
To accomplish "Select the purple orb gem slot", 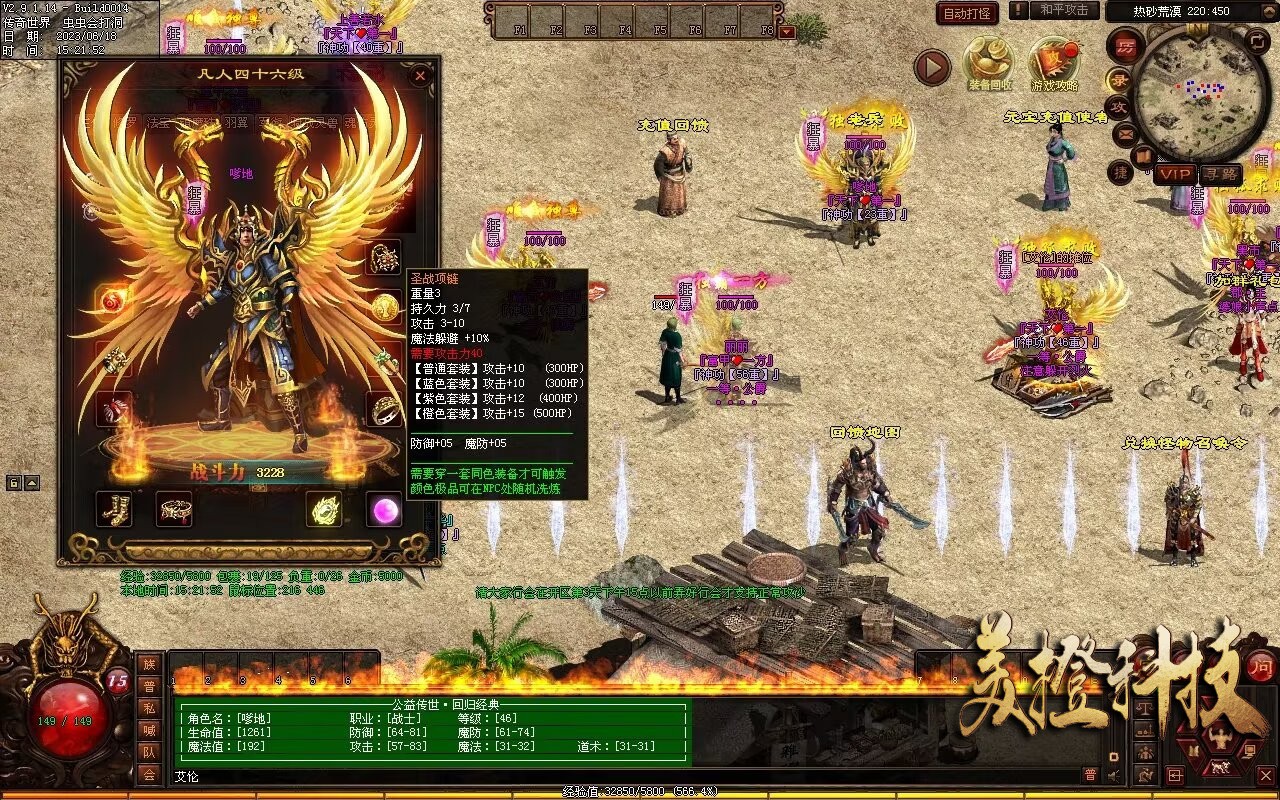I will [383, 509].
